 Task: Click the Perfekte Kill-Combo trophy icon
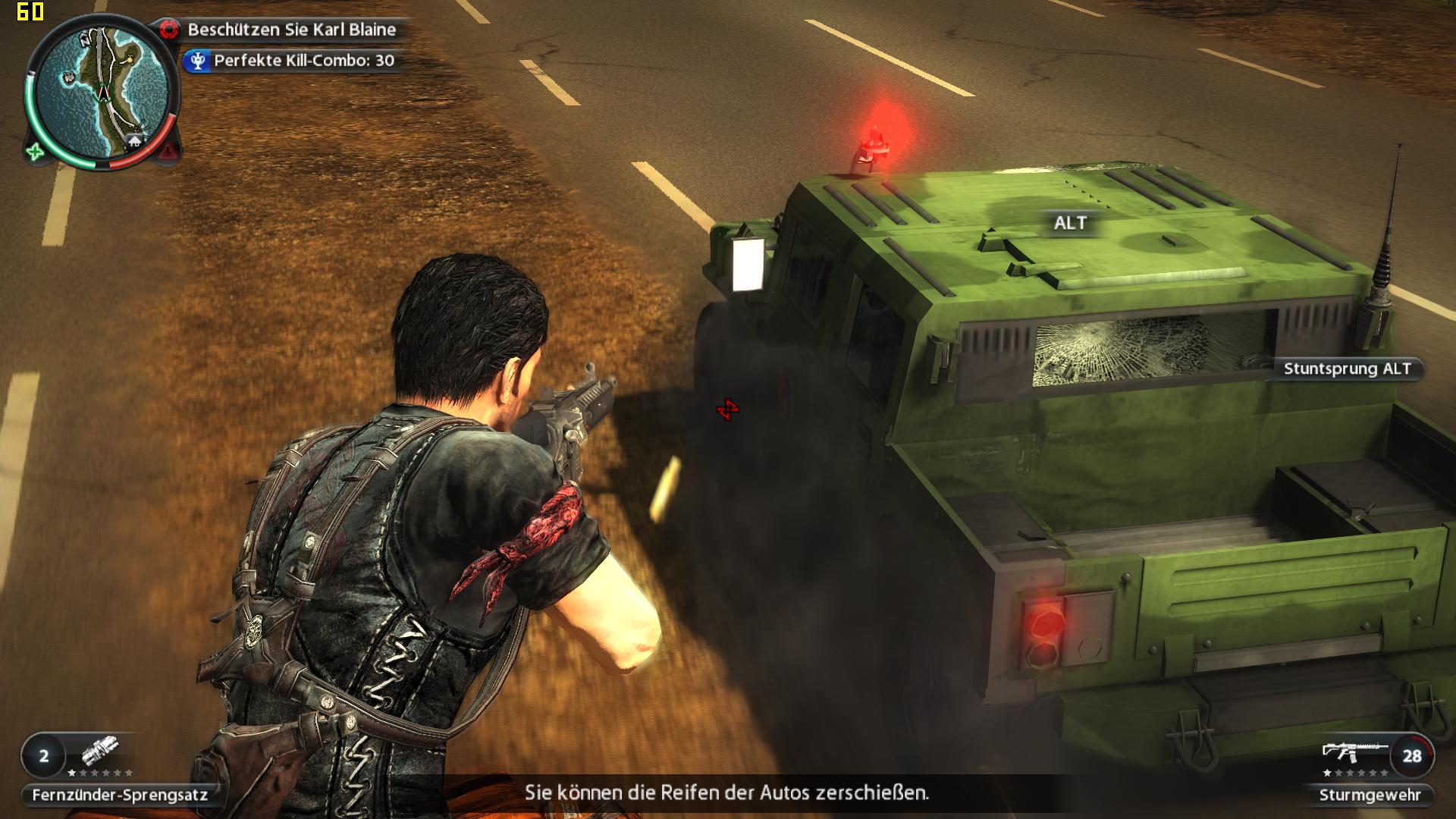point(198,61)
